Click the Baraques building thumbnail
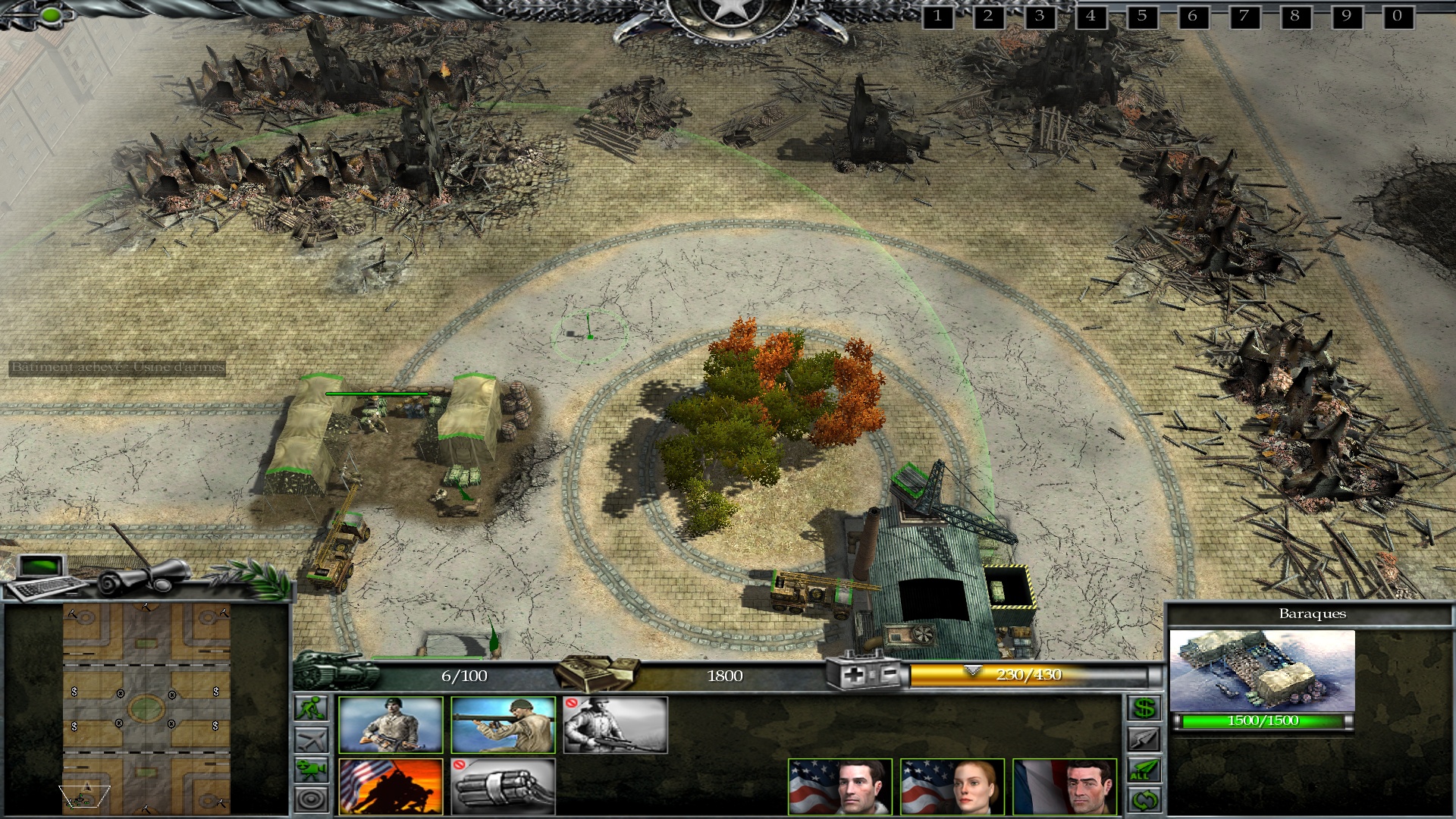Viewport: 1456px width, 819px height. click(1262, 670)
